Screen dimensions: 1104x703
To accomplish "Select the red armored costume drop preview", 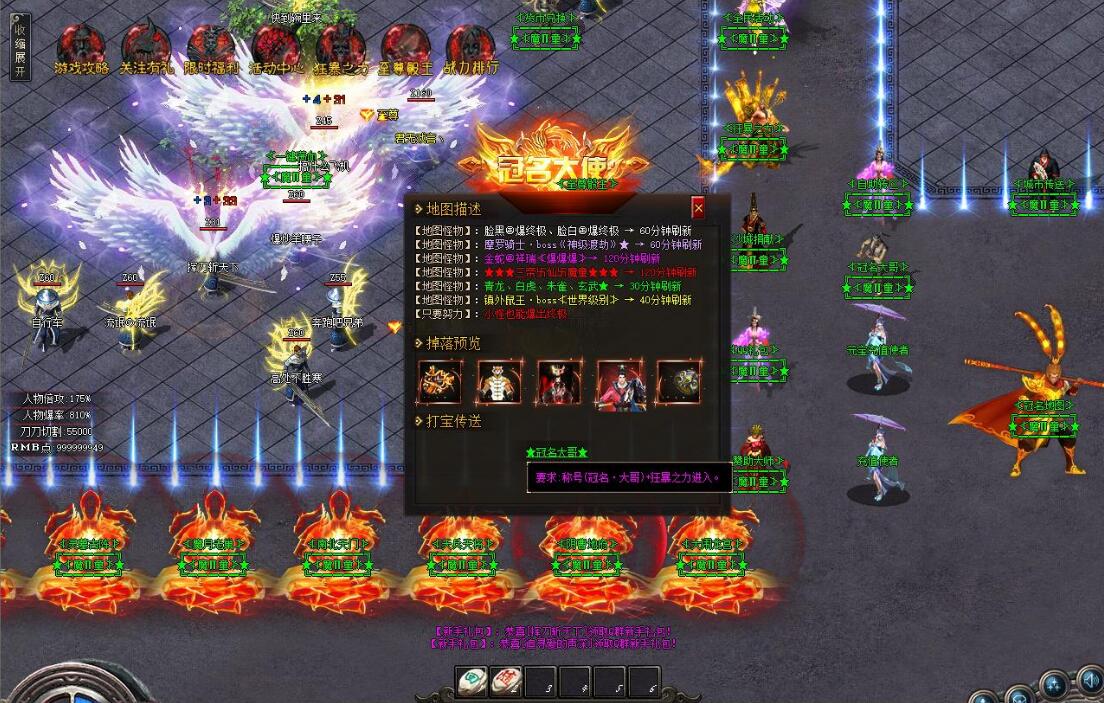I will 559,381.
